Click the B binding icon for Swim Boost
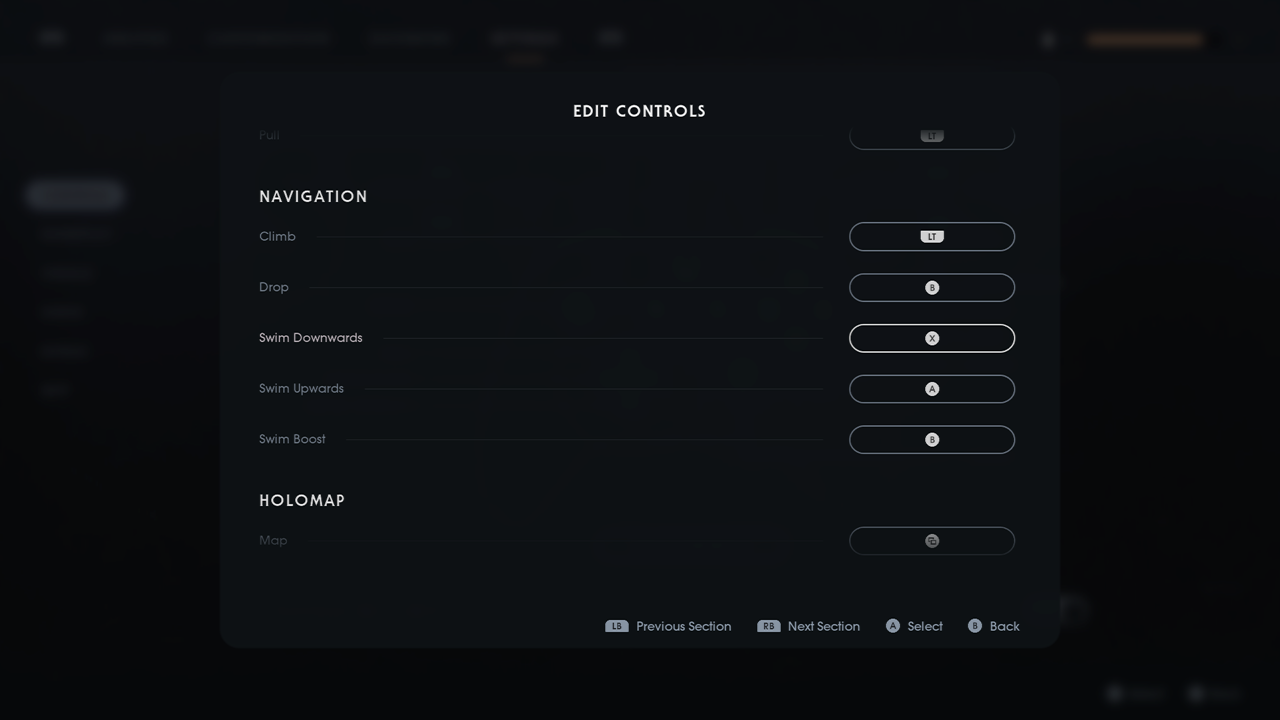 point(931,439)
